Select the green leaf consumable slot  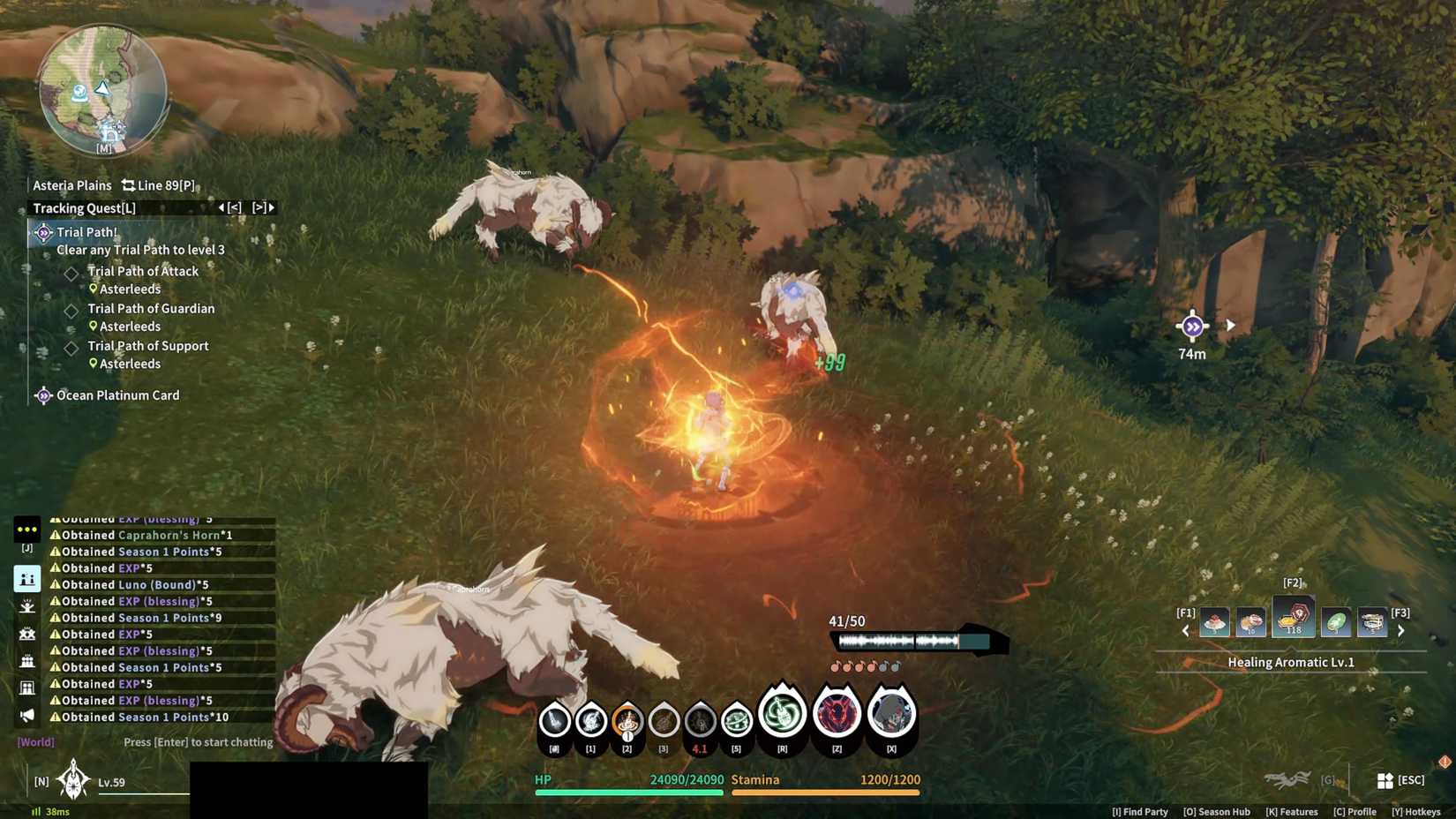[x=1335, y=622]
